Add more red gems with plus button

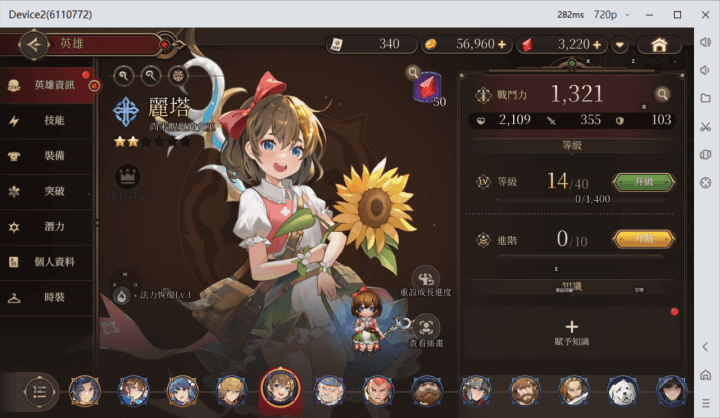coord(597,45)
